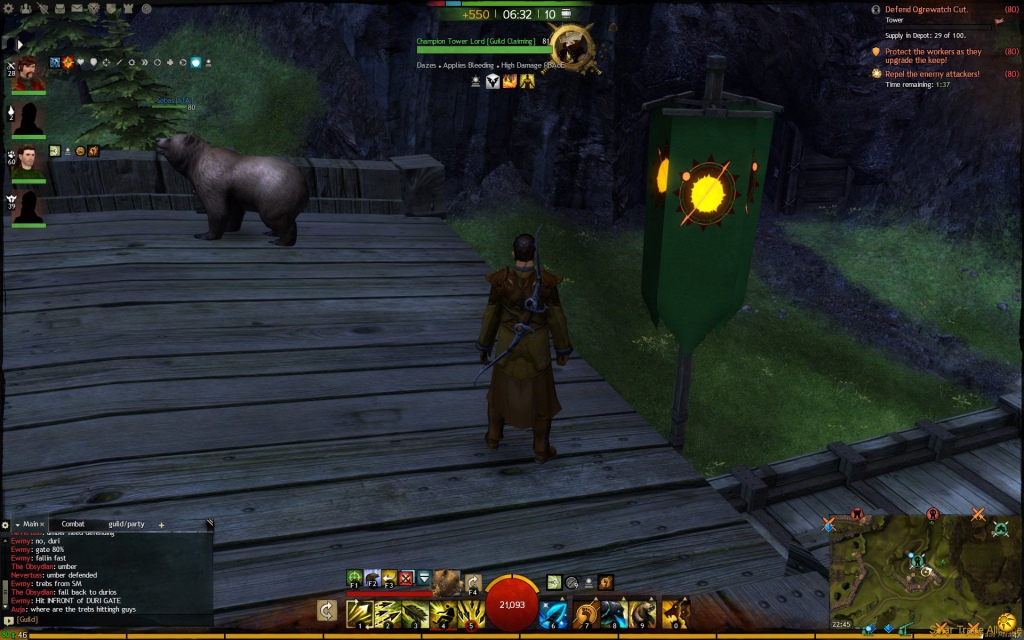Trigger the F1 pet attack command
Image resolution: width=1024 pixels, height=640 pixels.
click(355, 577)
